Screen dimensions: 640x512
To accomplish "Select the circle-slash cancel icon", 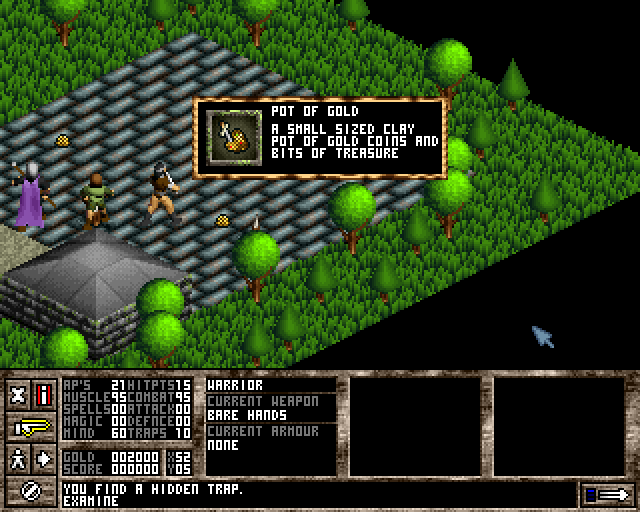I will (x=31, y=492).
